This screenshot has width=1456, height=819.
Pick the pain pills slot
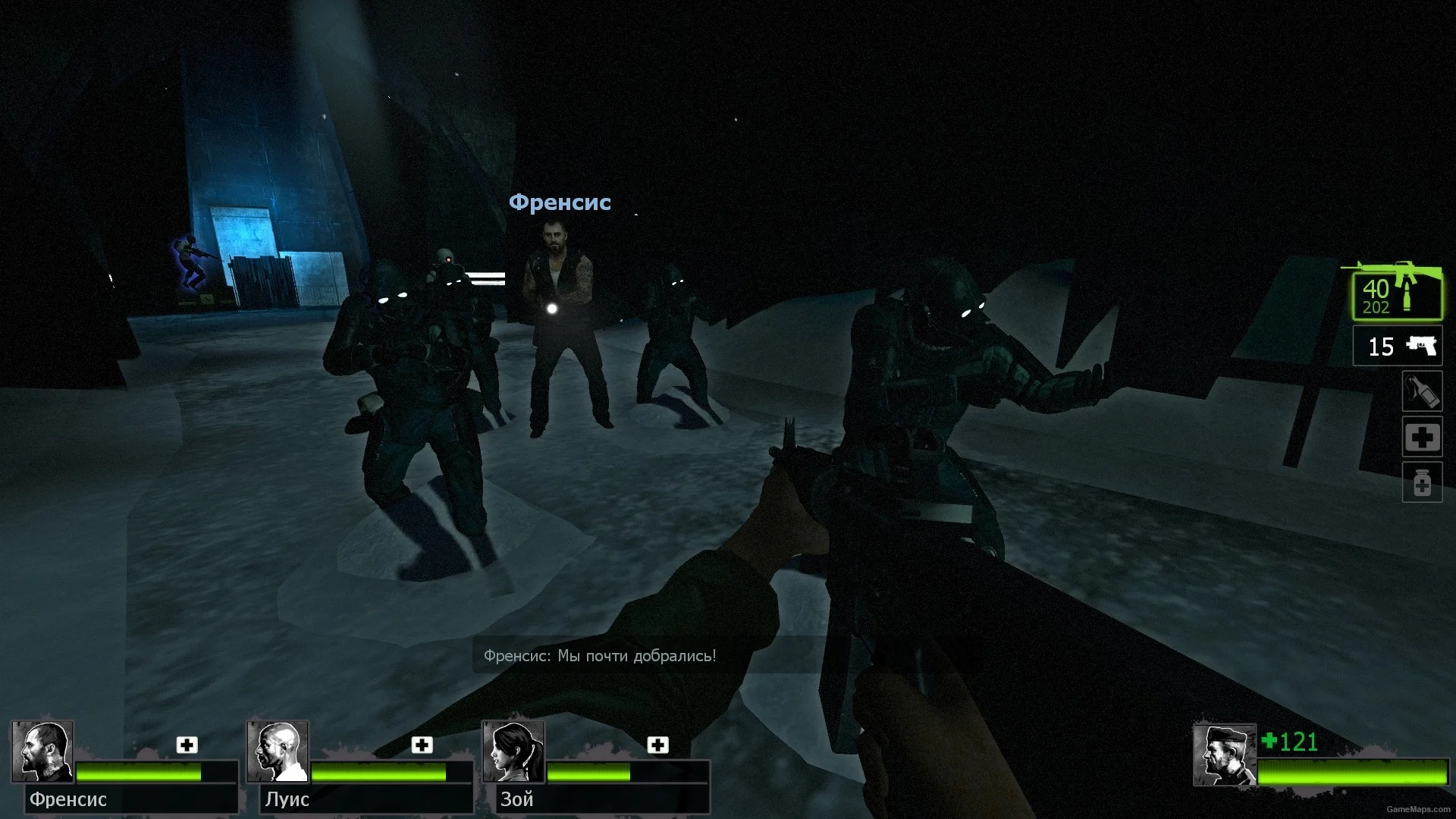(x=1422, y=482)
